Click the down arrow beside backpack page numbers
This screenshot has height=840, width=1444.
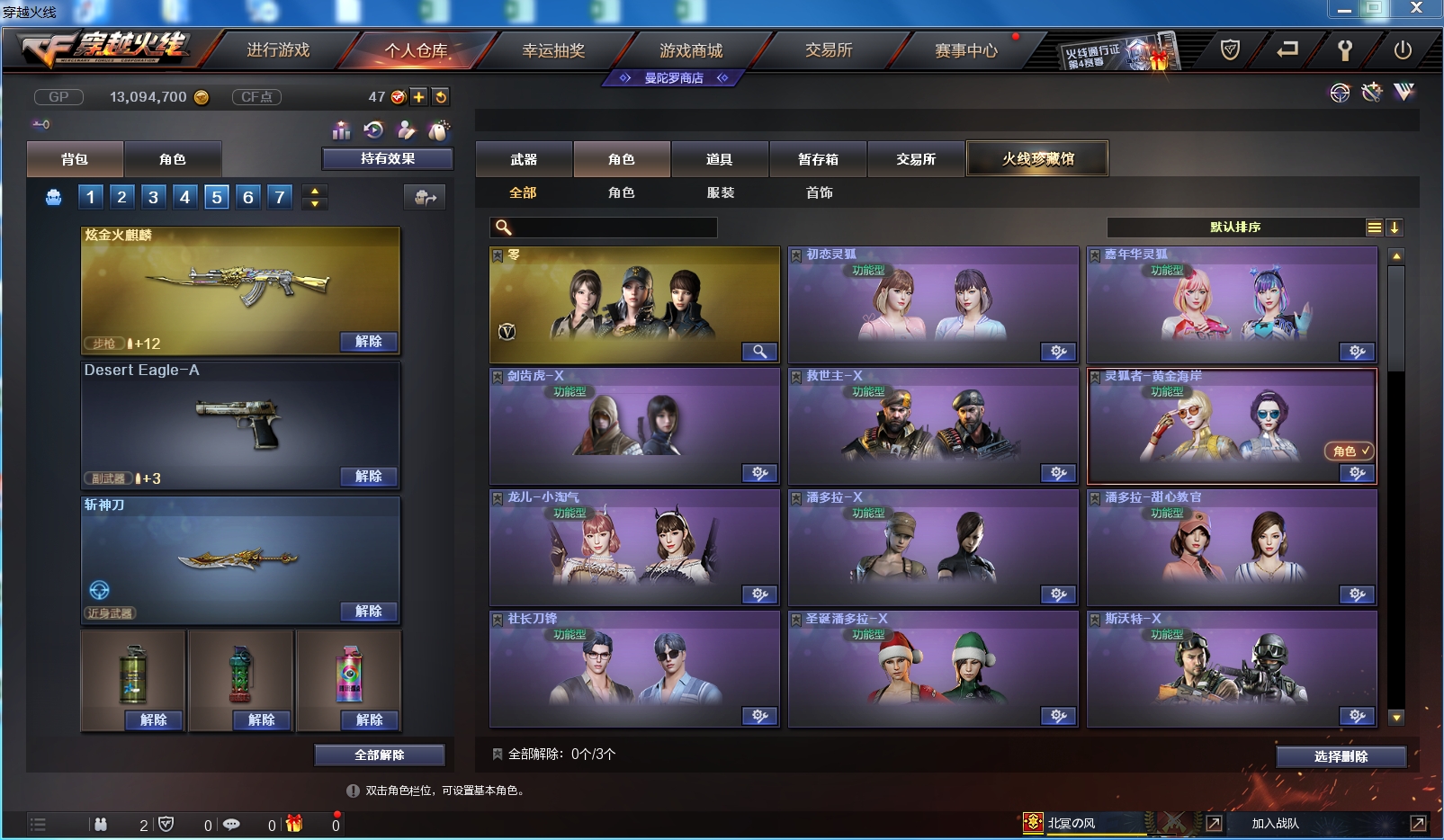[x=315, y=202]
